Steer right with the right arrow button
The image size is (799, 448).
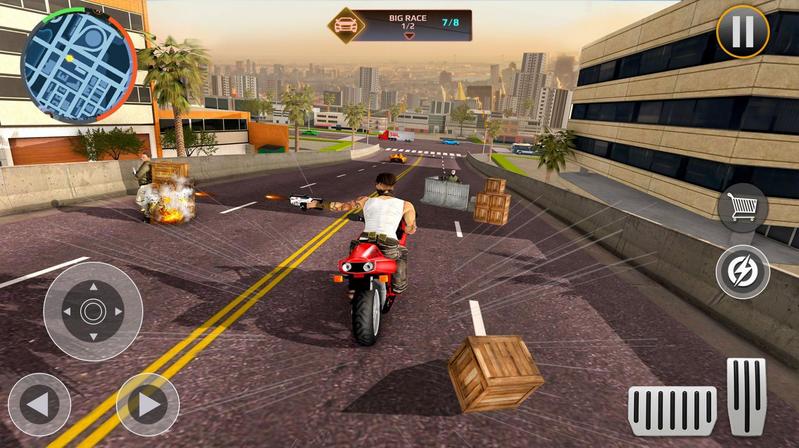tap(148, 404)
